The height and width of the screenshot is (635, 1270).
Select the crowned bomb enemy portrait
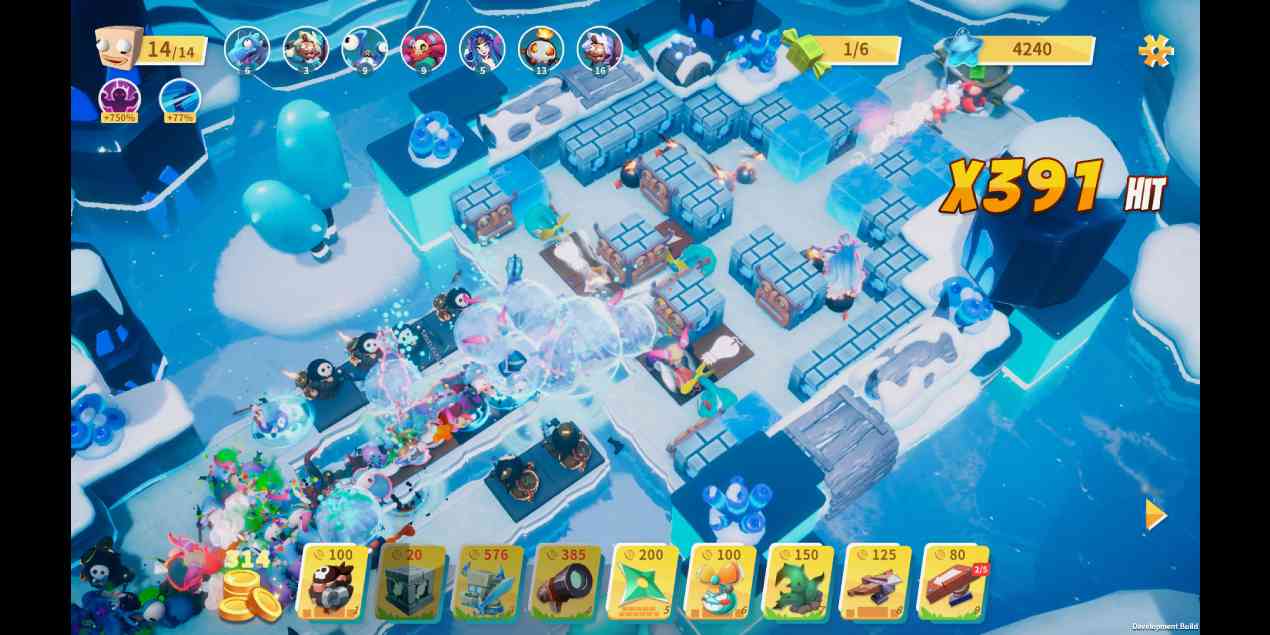click(x=541, y=47)
